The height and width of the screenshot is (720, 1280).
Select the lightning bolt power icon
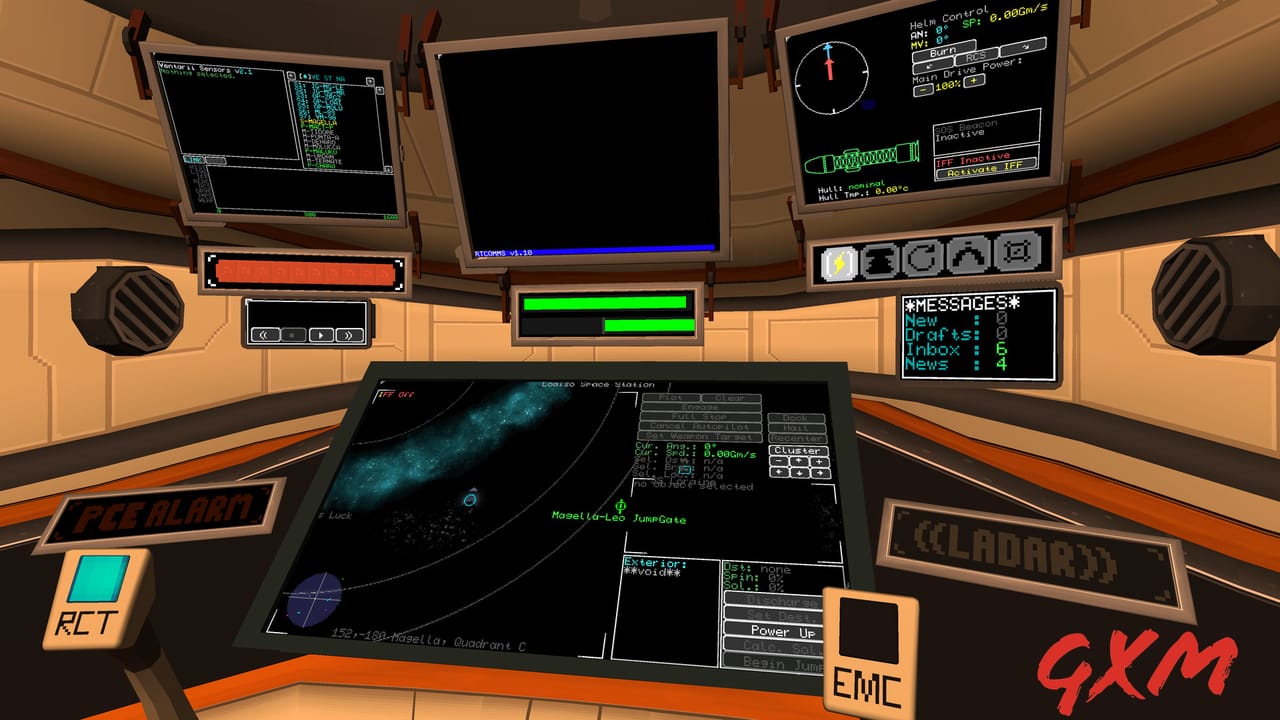click(x=837, y=261)
